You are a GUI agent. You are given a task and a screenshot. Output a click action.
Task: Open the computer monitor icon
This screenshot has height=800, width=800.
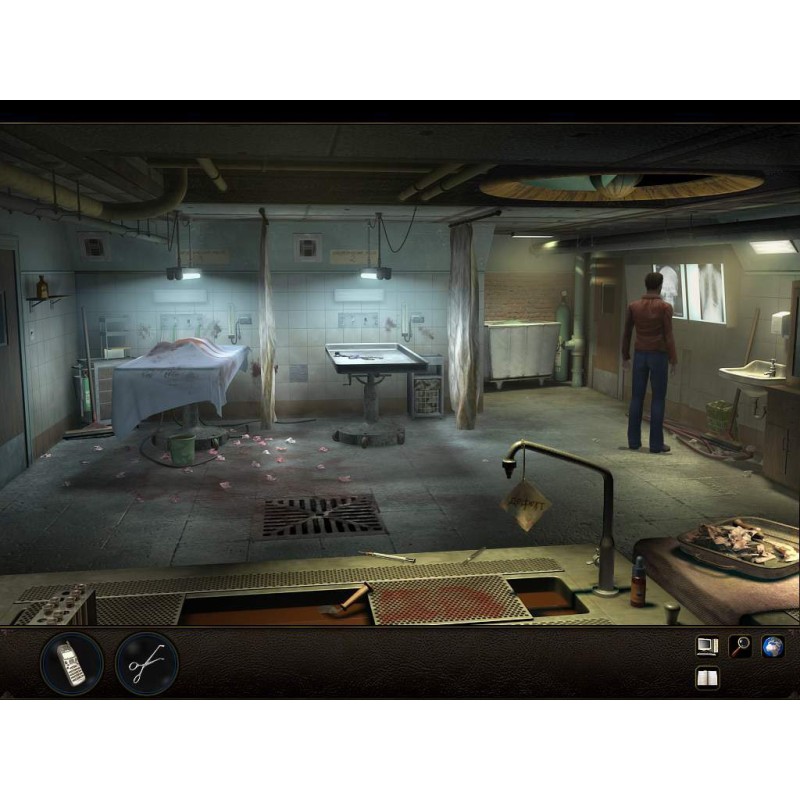tap(707, 646)
